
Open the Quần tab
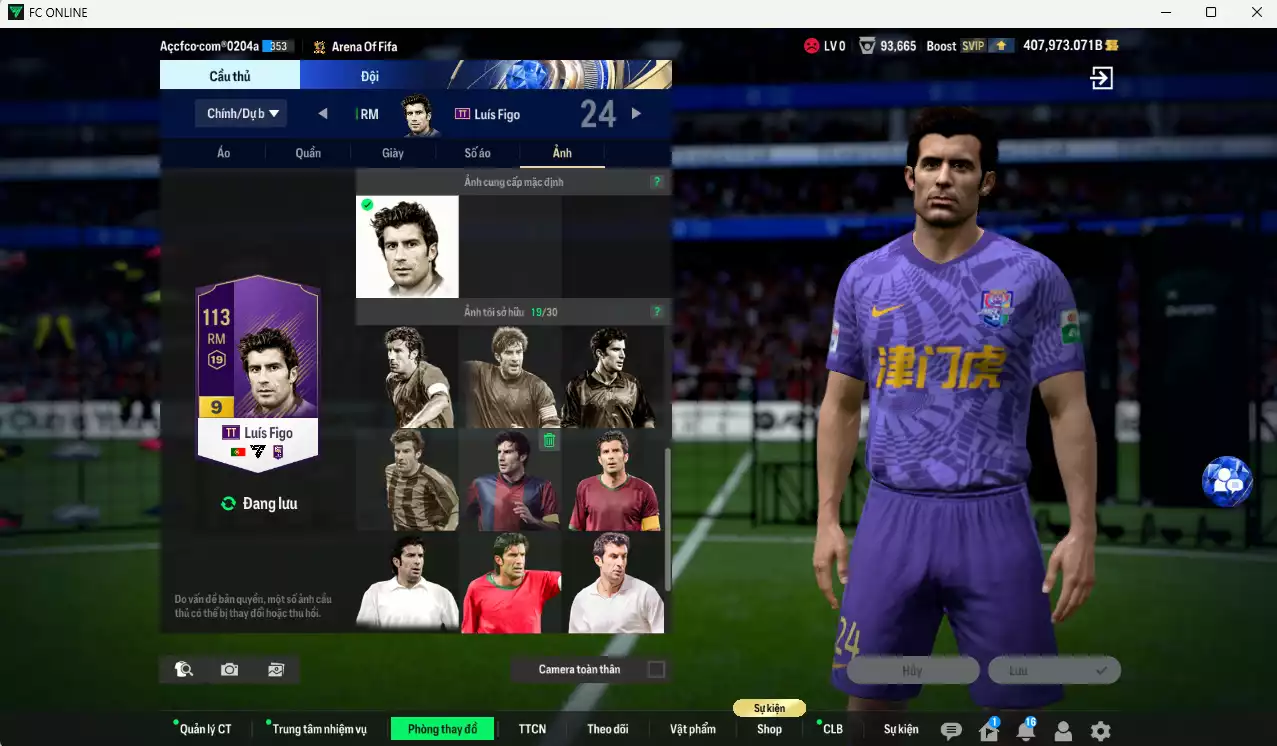[308, 153]
